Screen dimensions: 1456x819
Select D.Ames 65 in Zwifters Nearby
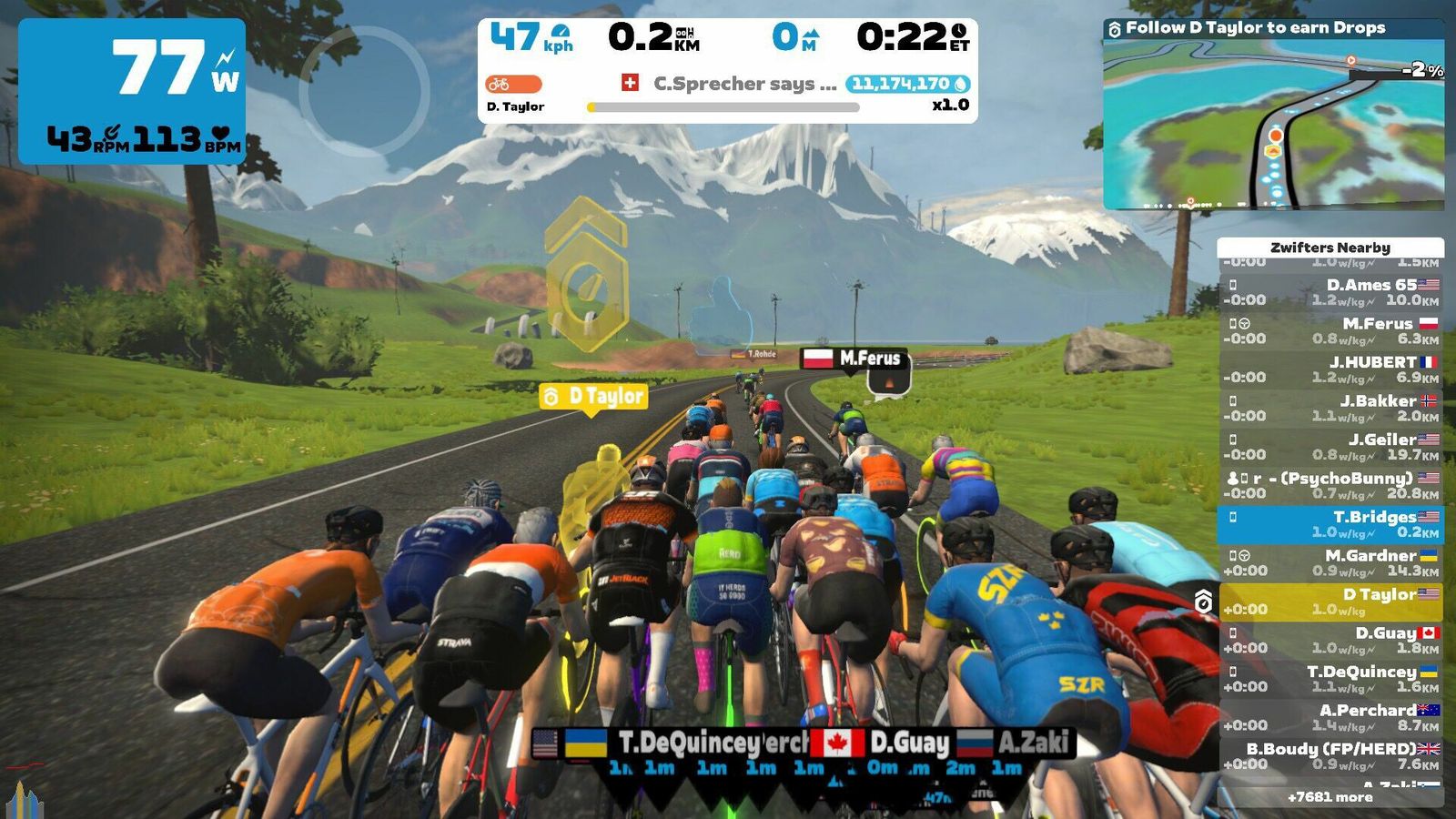(x=1330, y=292)
